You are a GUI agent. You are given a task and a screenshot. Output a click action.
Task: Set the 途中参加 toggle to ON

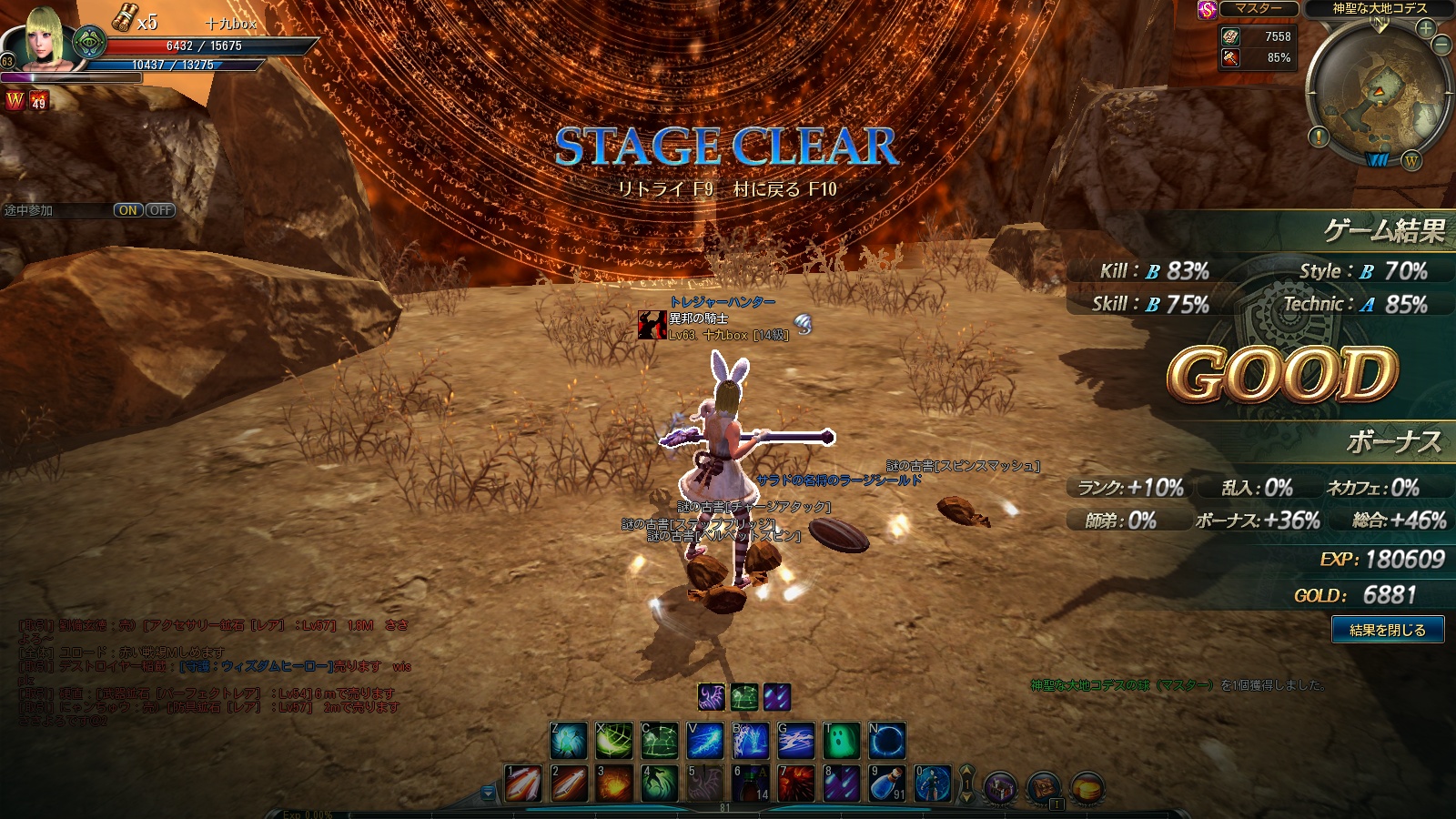pos(128,210)
